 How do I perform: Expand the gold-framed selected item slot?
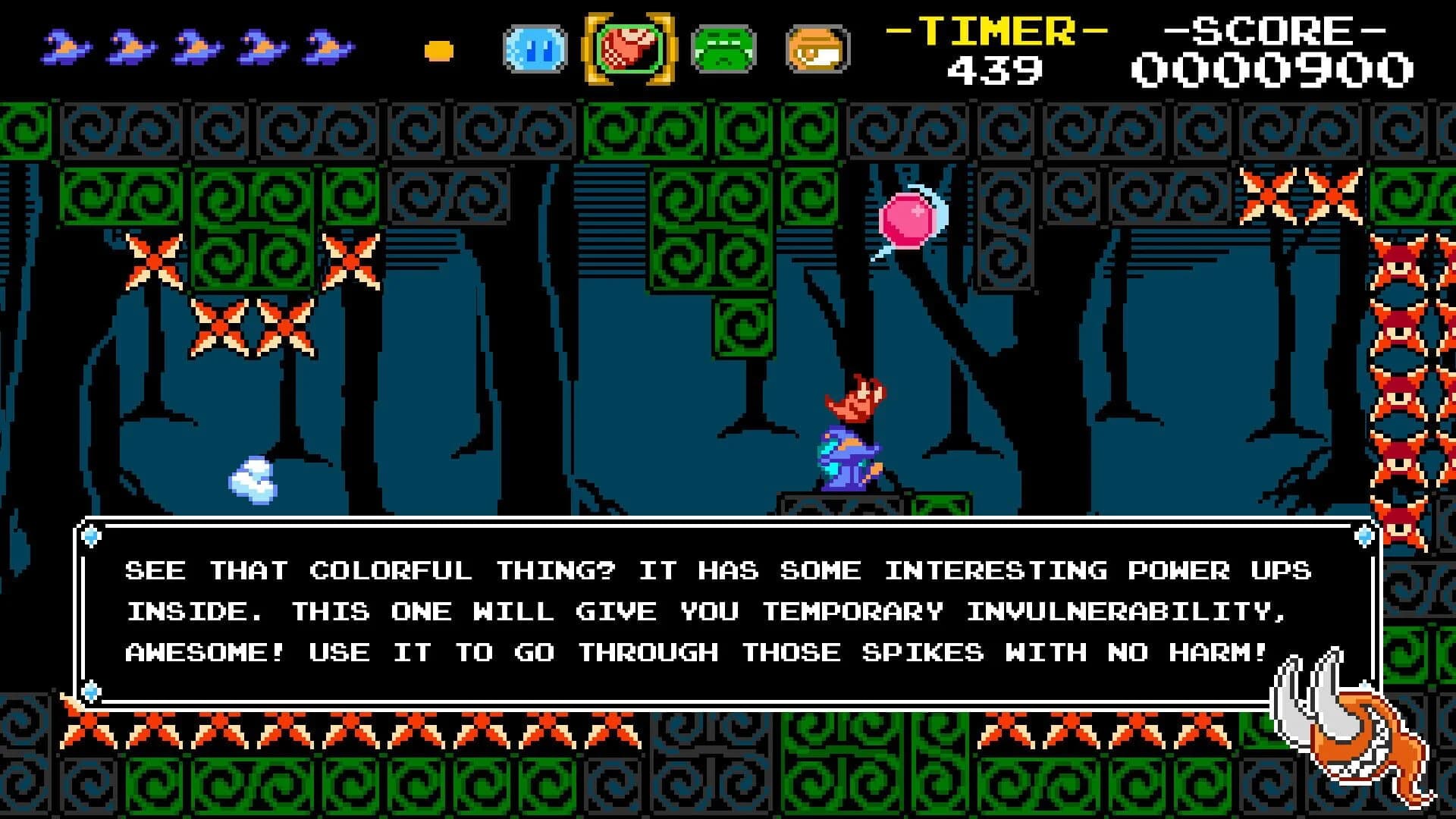[x=628, y=47]
